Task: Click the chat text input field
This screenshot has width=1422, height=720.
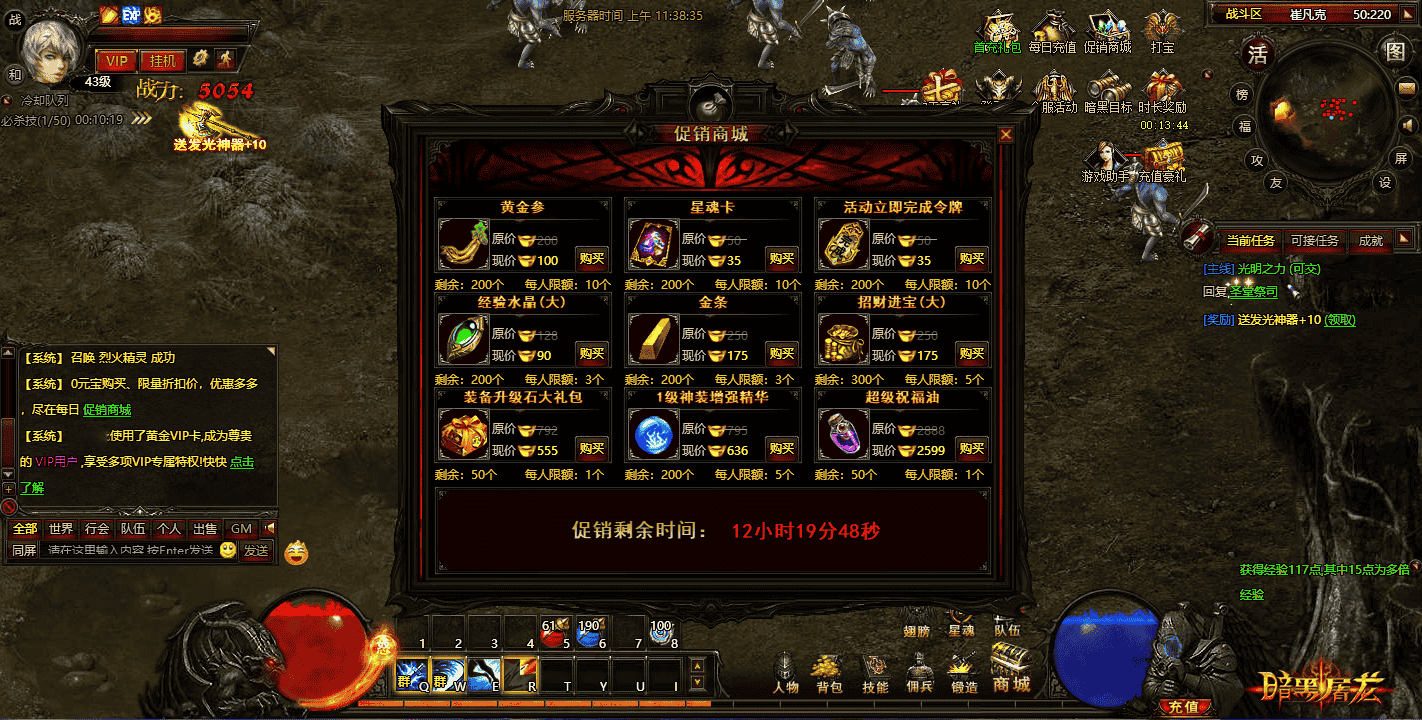Action: click(128, 550)
